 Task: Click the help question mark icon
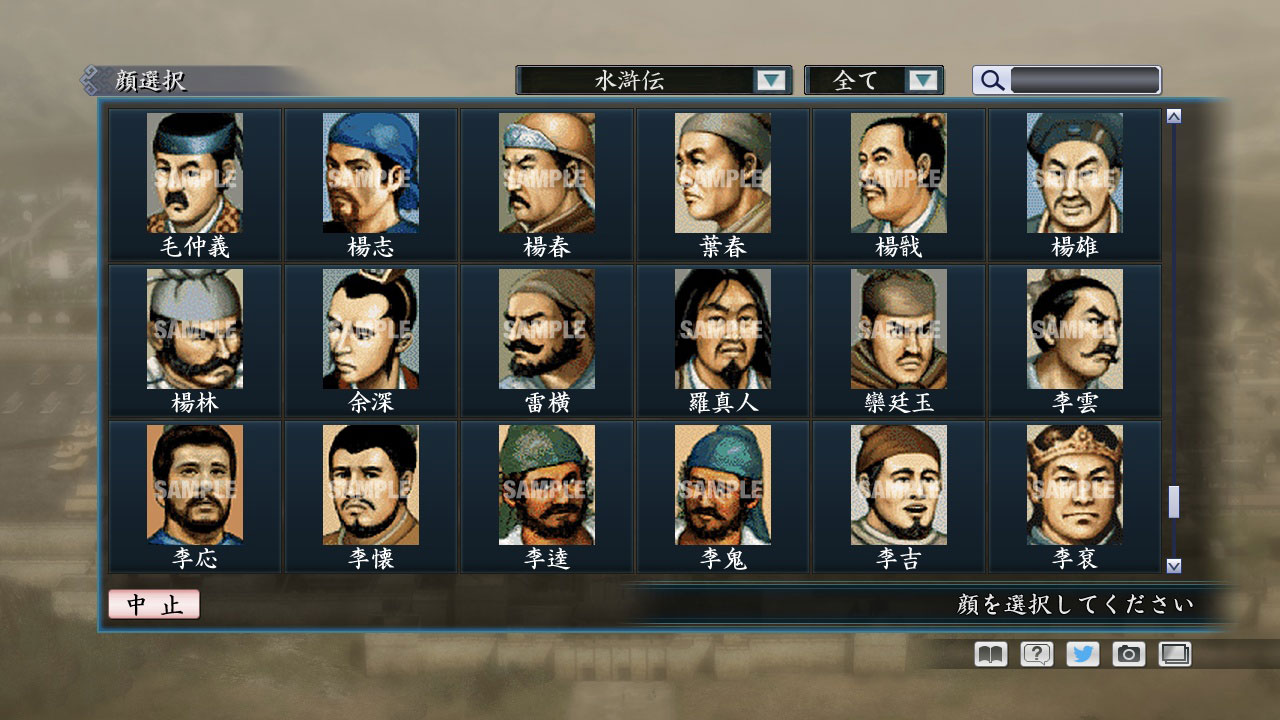click(x=1036, y=654)
